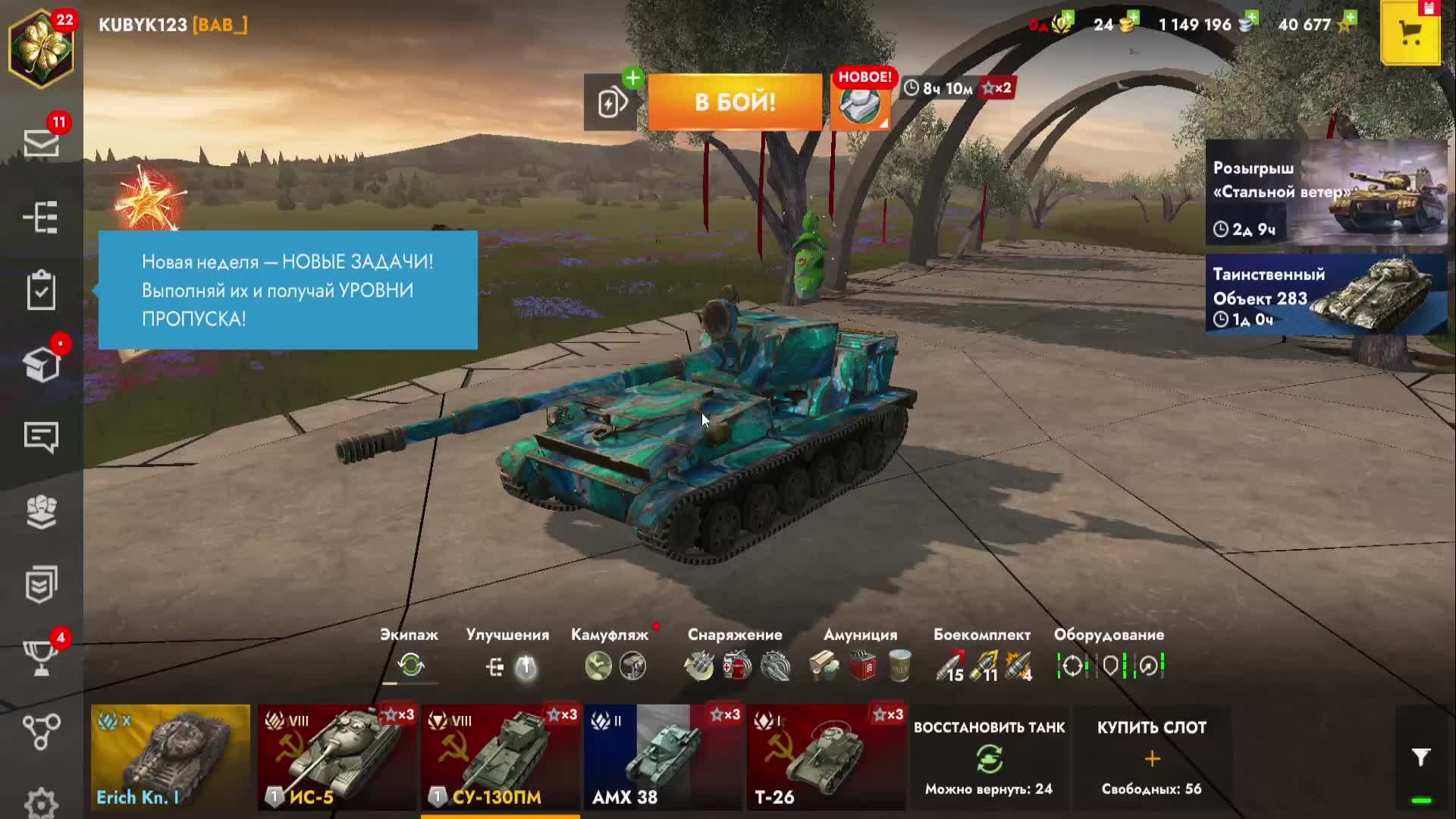Open the Экипаж crew section
1456x819 pixels.
[410, 656]
